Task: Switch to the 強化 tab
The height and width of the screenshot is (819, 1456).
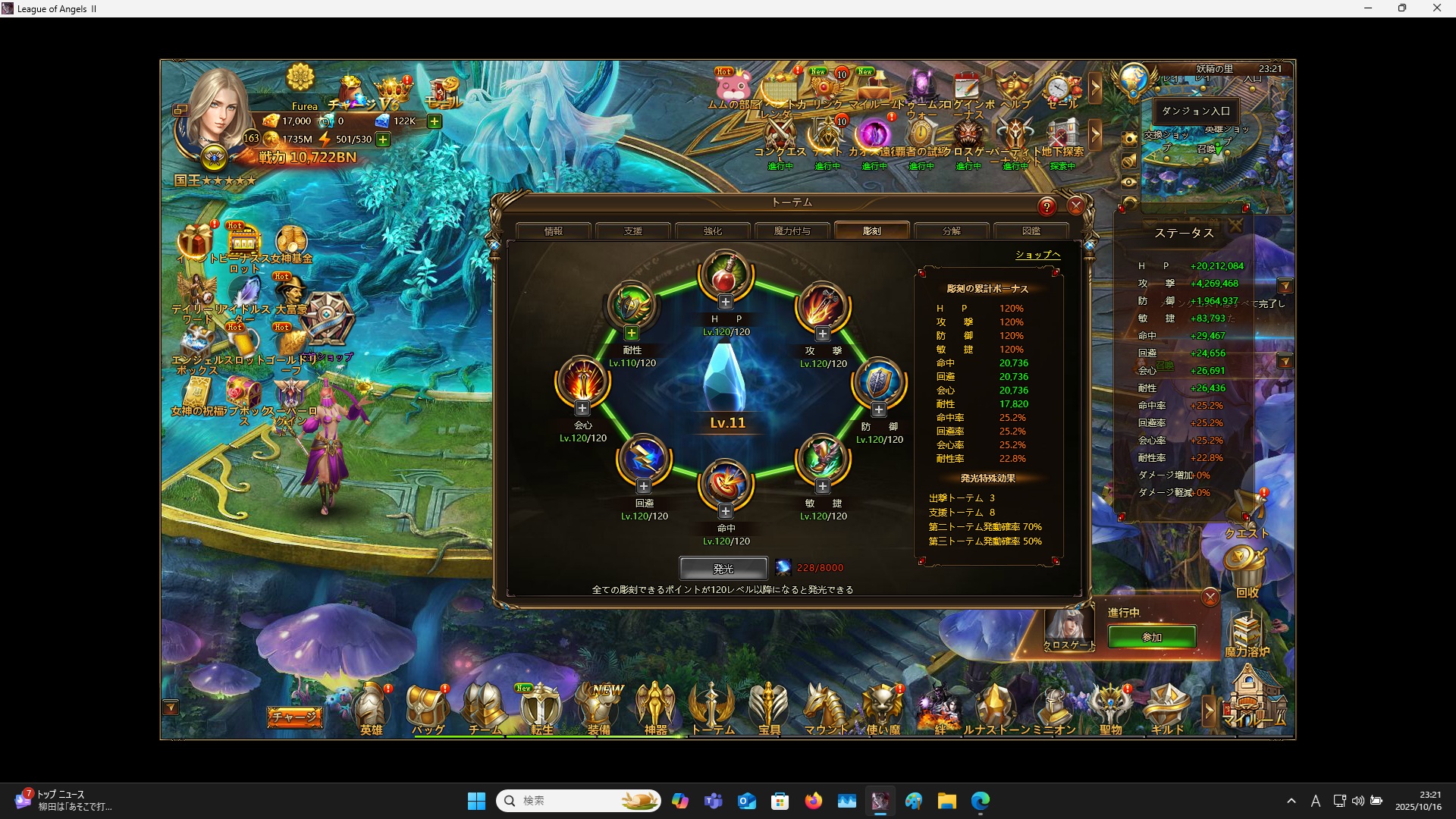Action: click(x=713, y=231)
